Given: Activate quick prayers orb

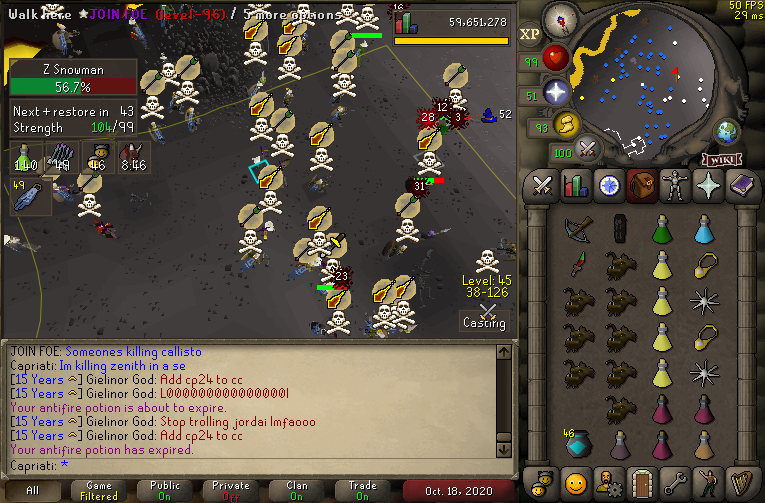Looking at the screenshot, I should pyautogui.click(x=556, y=92).
